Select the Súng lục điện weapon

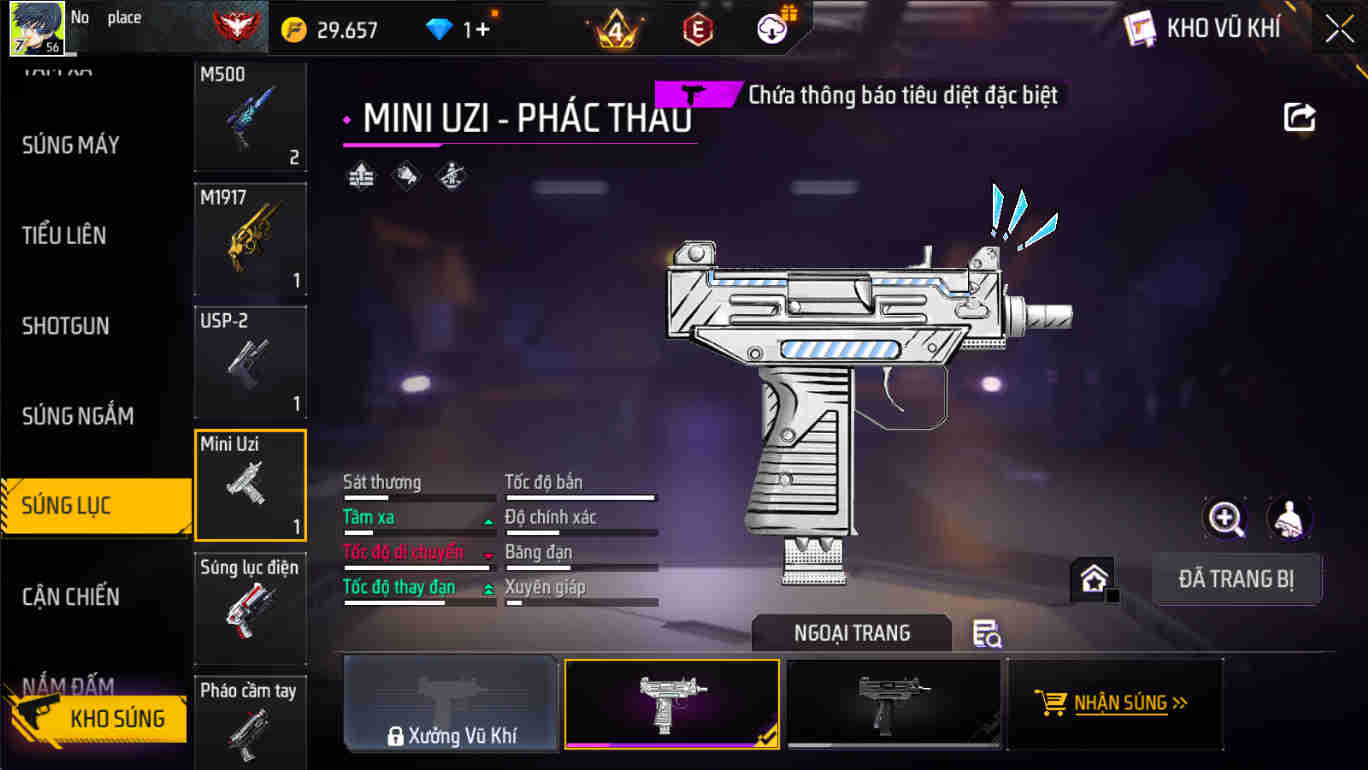[x=250, y=609]
